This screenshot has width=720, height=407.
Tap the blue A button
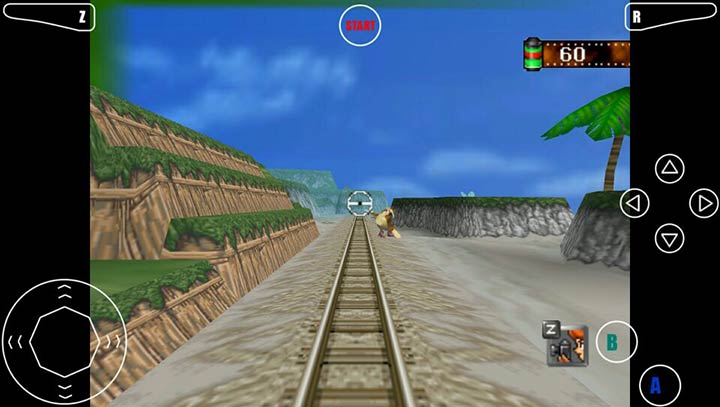659,385
